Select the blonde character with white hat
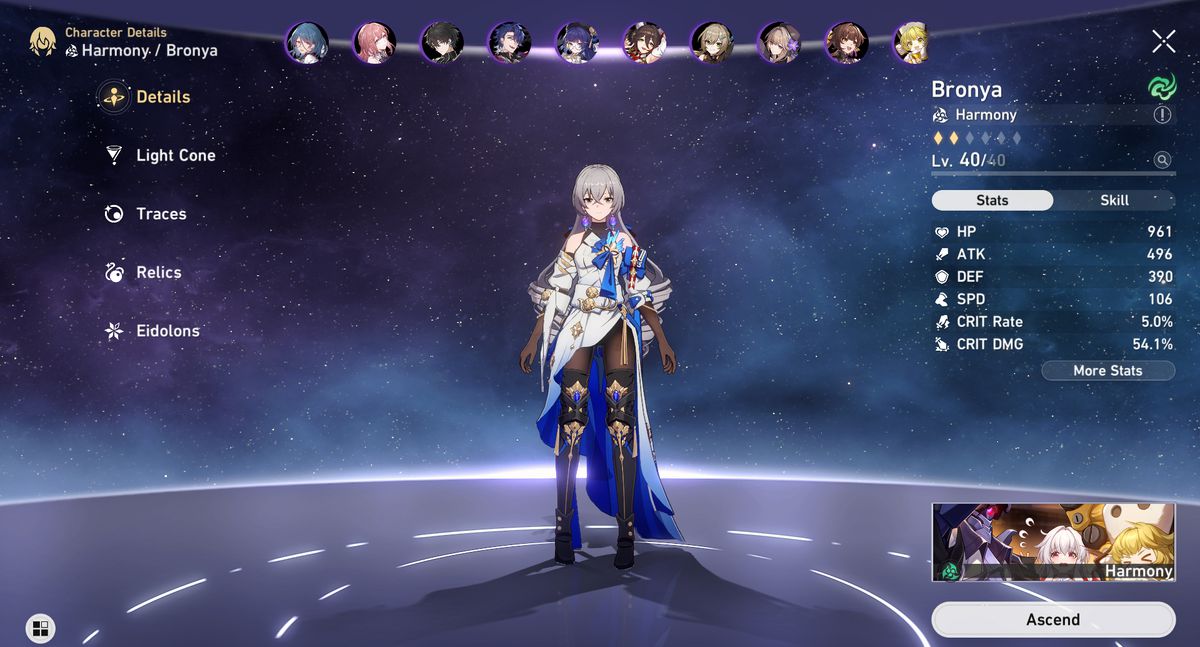1200x647 pixels. (x=910, y=43)
